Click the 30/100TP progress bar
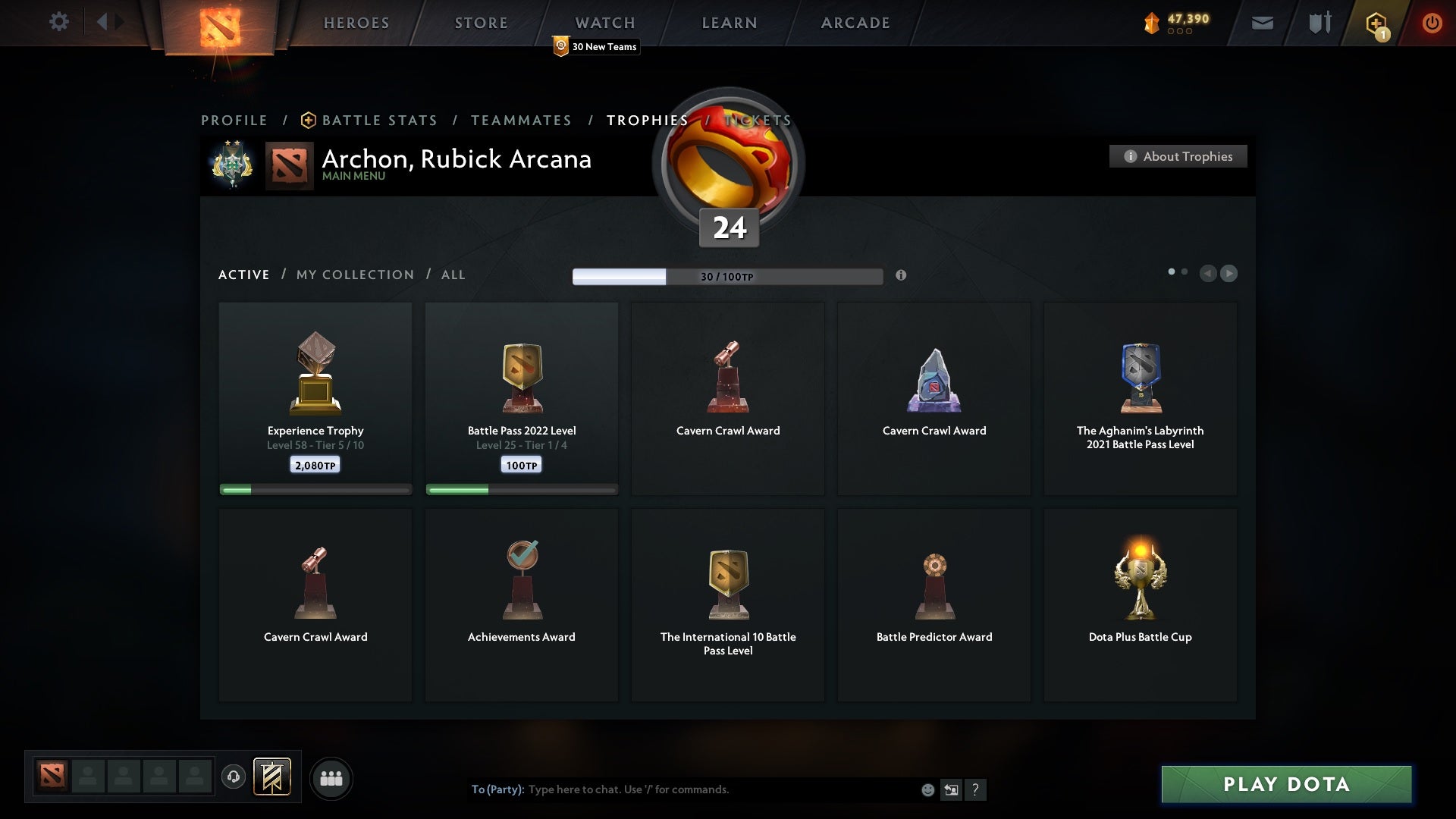The height and width of the screenshot is (819, 1456). 728,276
